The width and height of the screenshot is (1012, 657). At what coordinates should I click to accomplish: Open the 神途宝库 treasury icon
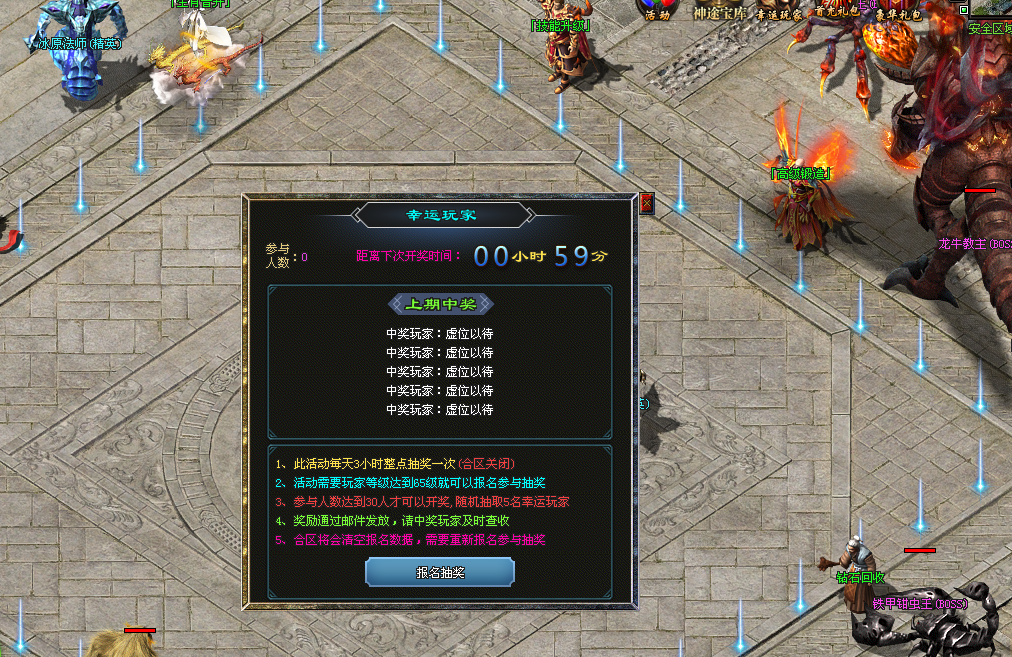pyautogui.click(x=719, y=10)
